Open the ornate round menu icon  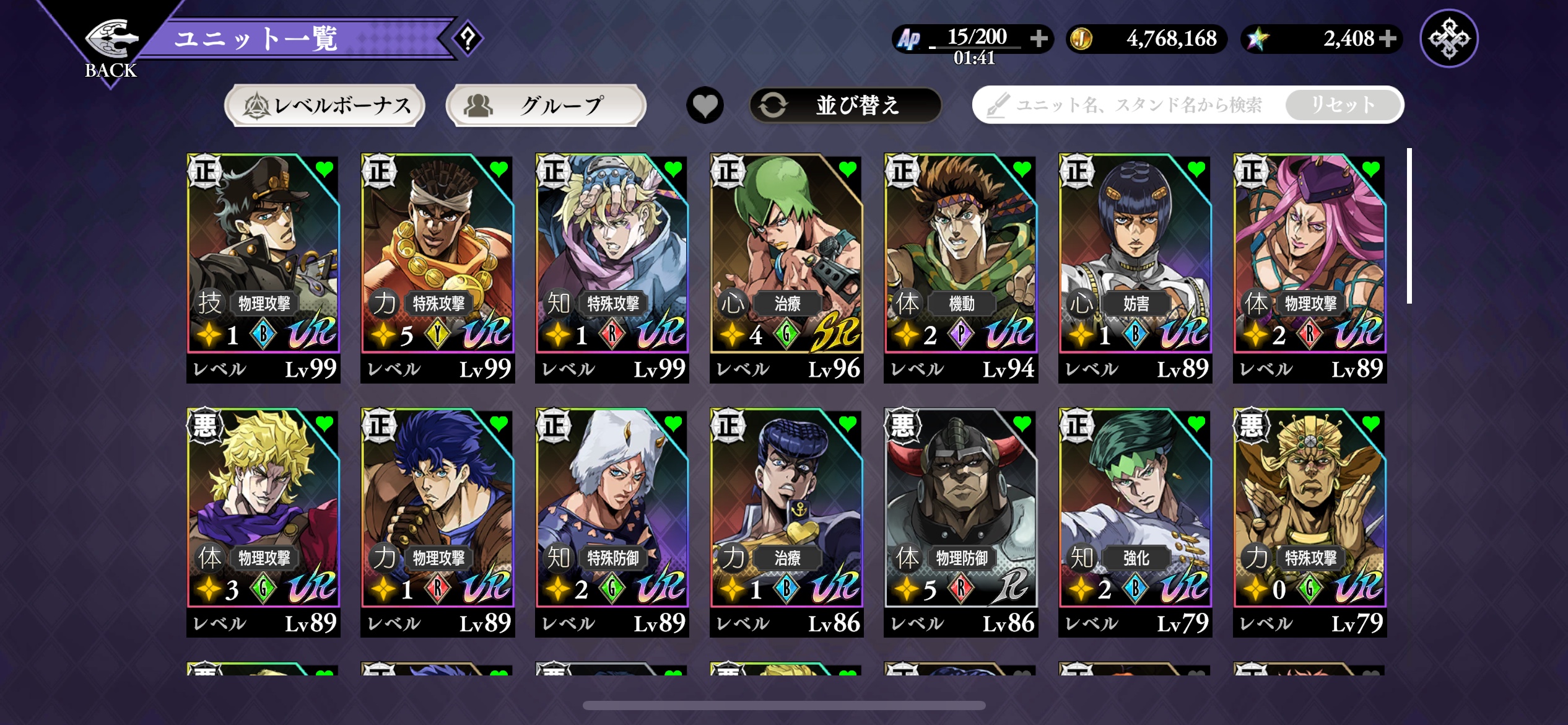click(x=1448, y=38)
